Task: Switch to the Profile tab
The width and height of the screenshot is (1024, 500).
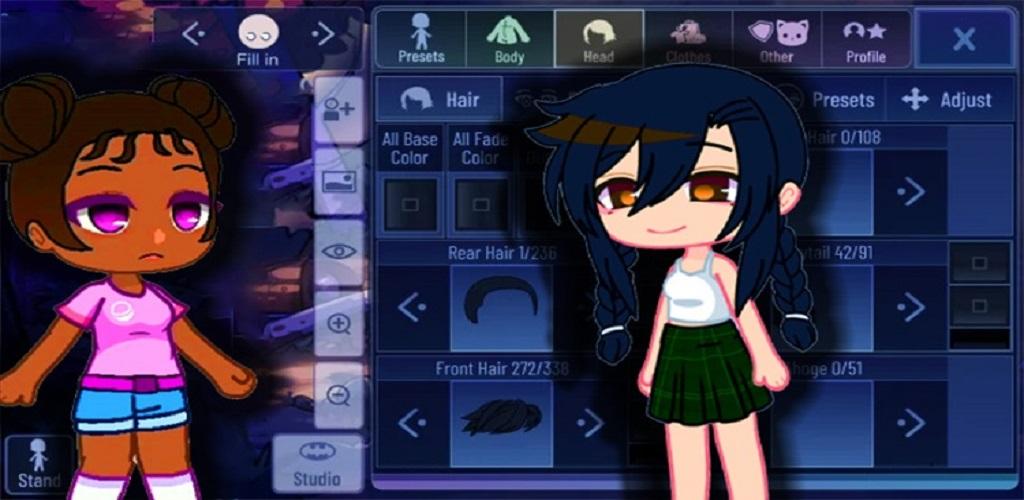Action: pos(866,40)
